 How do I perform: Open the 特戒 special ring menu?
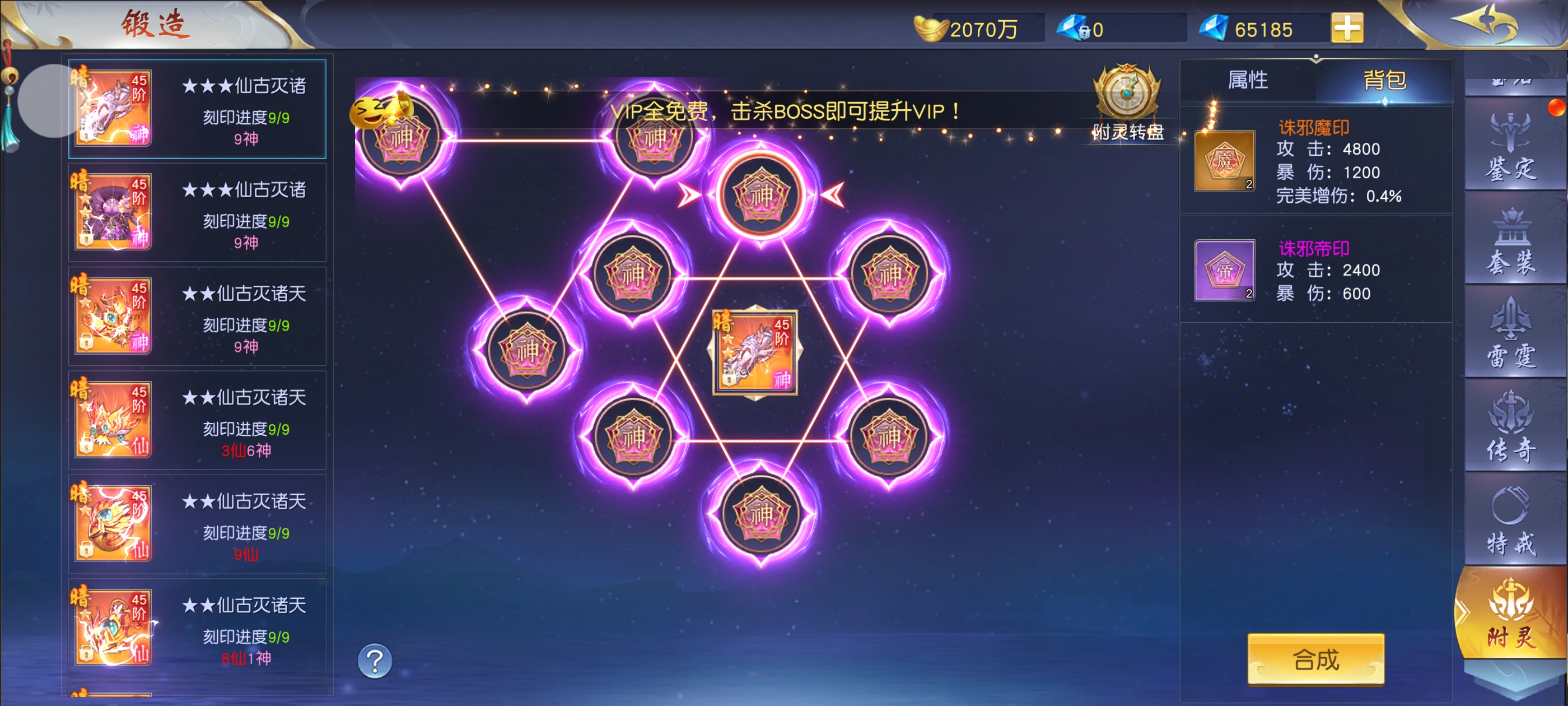coord(1511,521)
